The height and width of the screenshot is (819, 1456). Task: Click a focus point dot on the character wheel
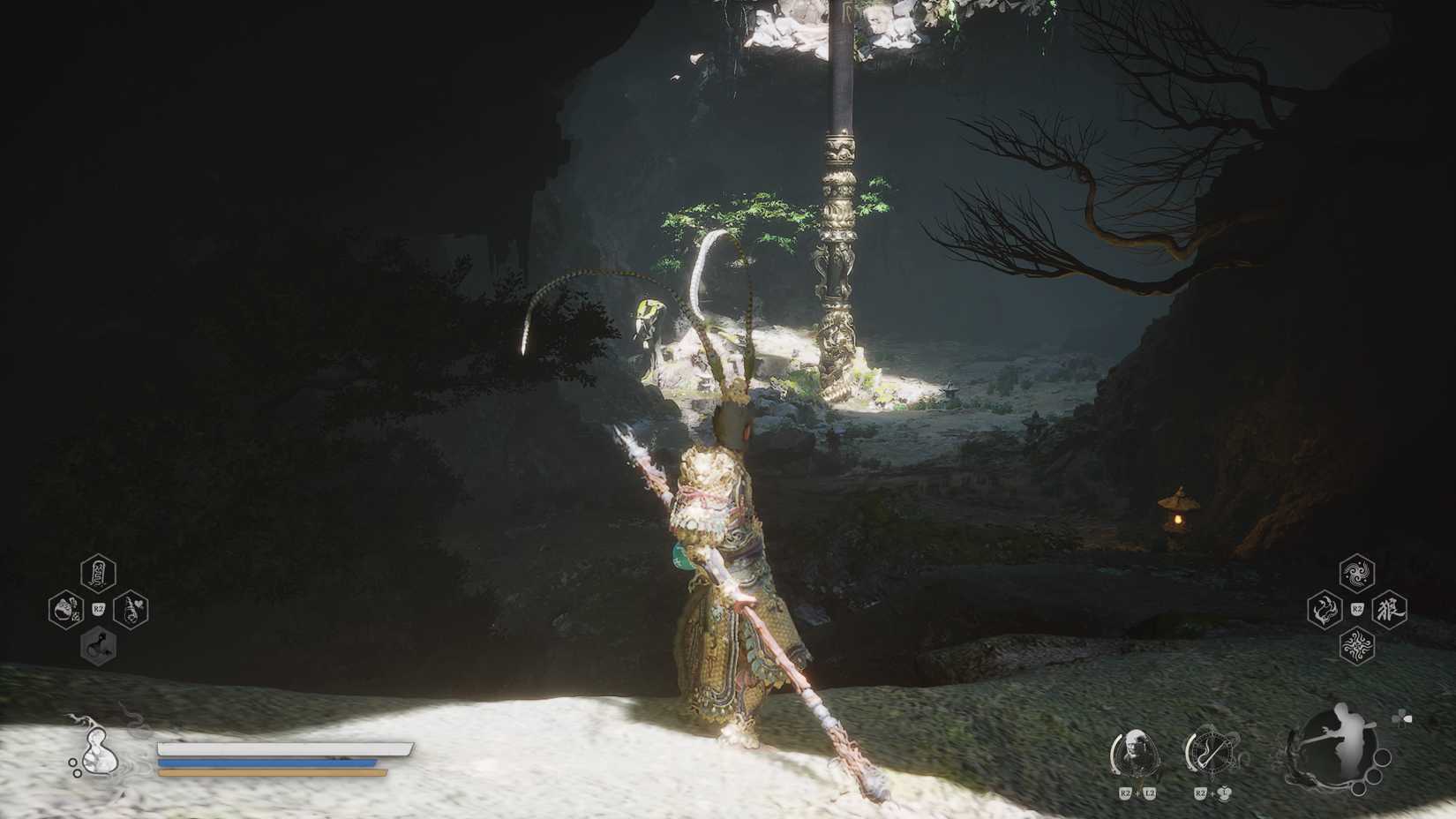click(1381, 757)
